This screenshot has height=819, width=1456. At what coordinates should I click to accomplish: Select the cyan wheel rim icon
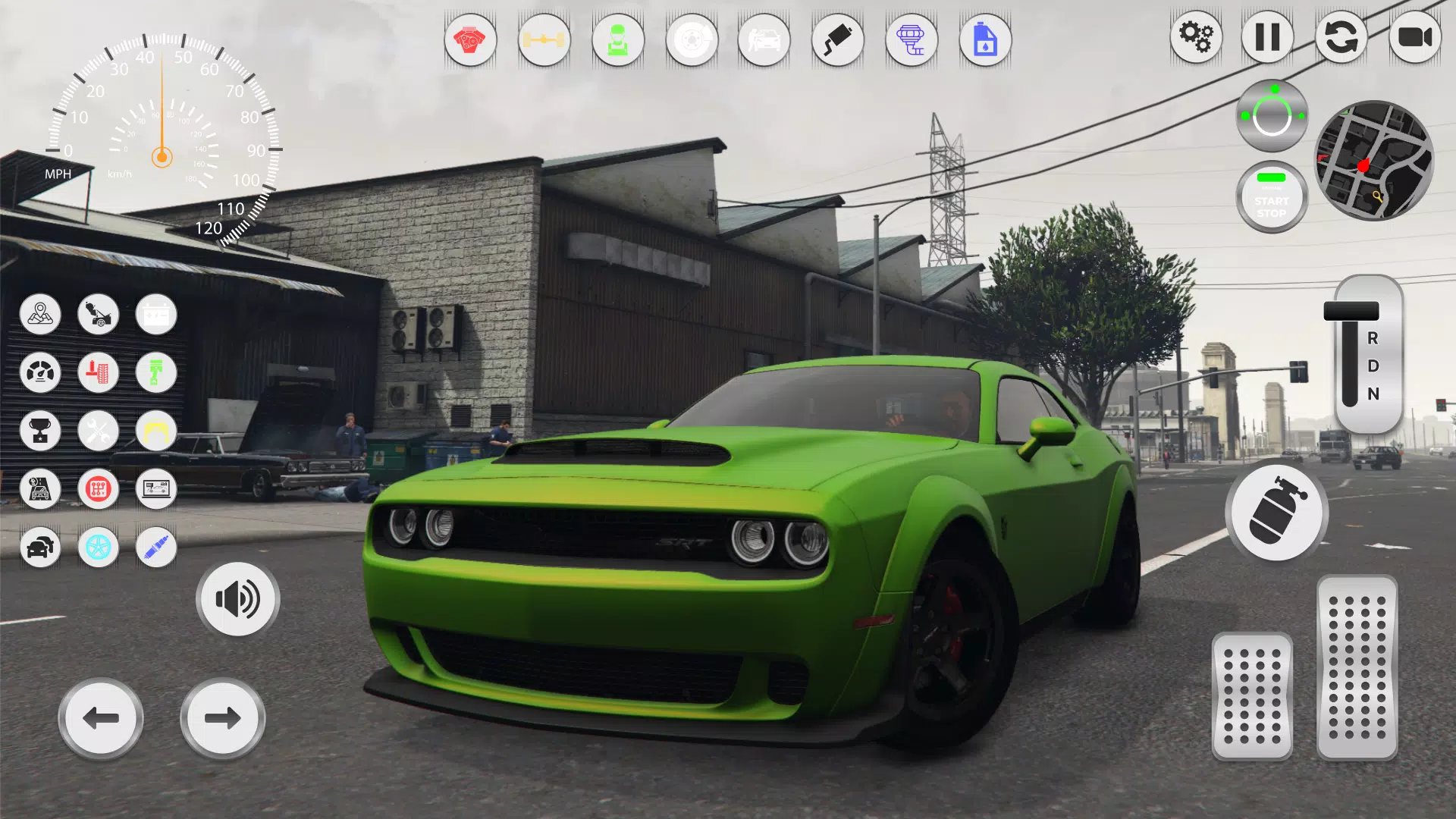pos(98,548)
